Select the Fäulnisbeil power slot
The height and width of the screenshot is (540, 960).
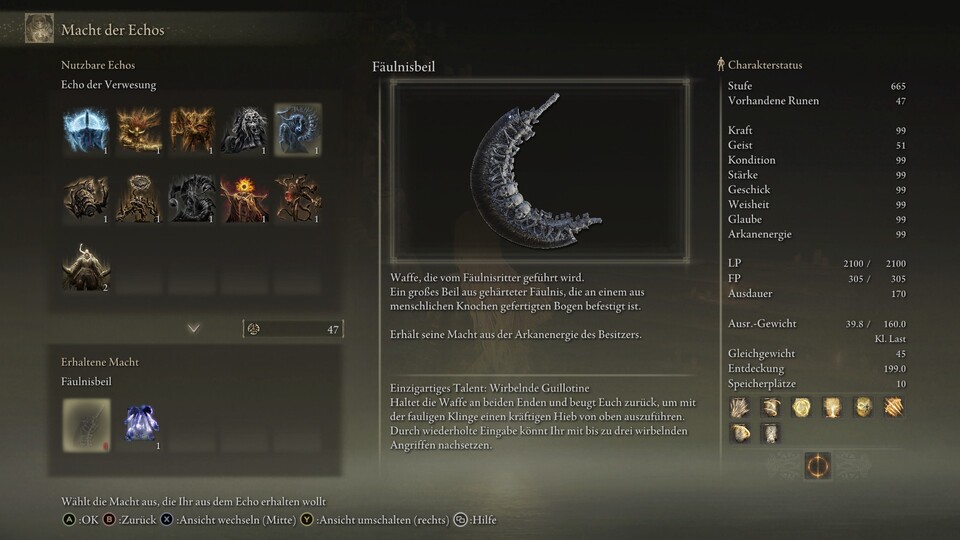[85, 423]
